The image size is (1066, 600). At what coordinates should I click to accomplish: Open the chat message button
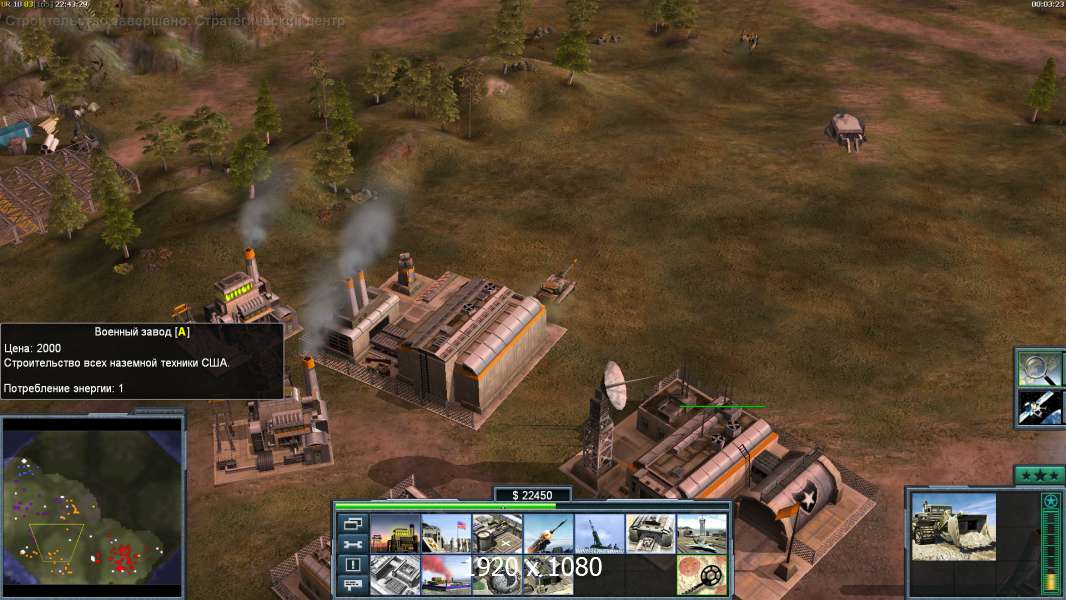coord(353,585)
